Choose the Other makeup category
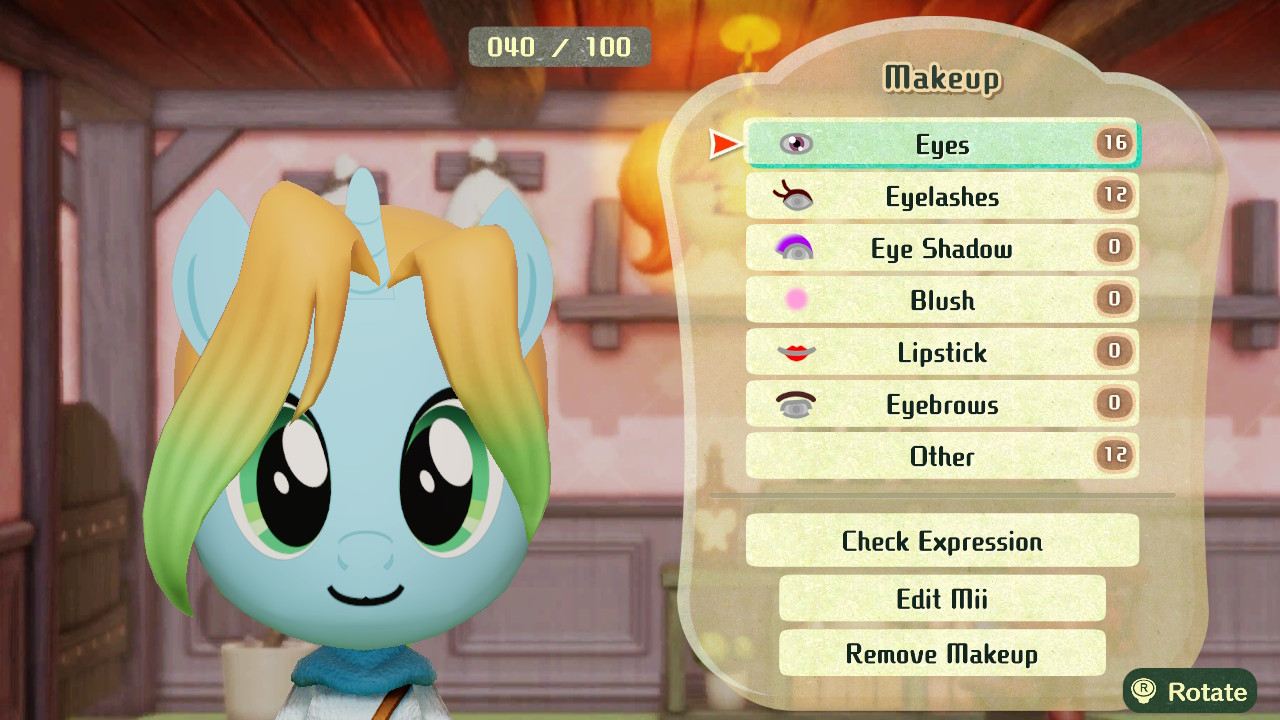 tap(942, 456)
